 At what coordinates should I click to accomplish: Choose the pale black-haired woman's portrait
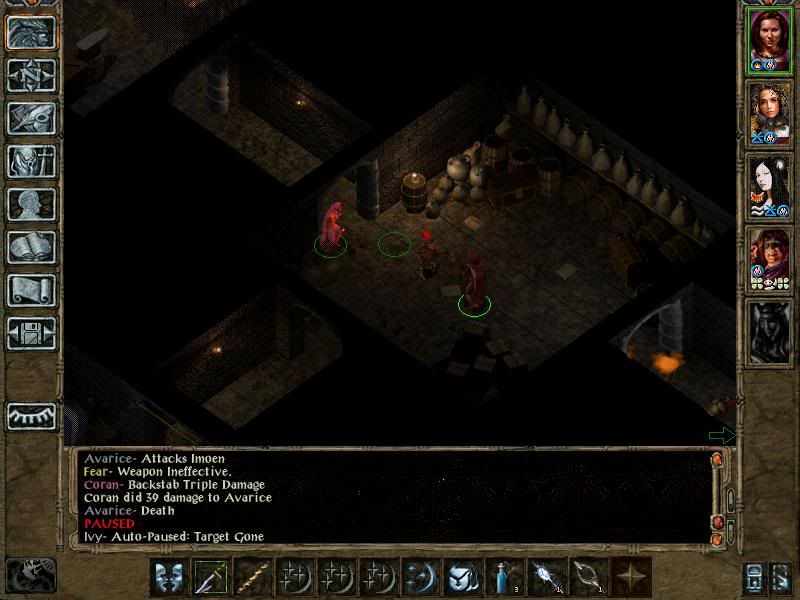coord(769,186)
